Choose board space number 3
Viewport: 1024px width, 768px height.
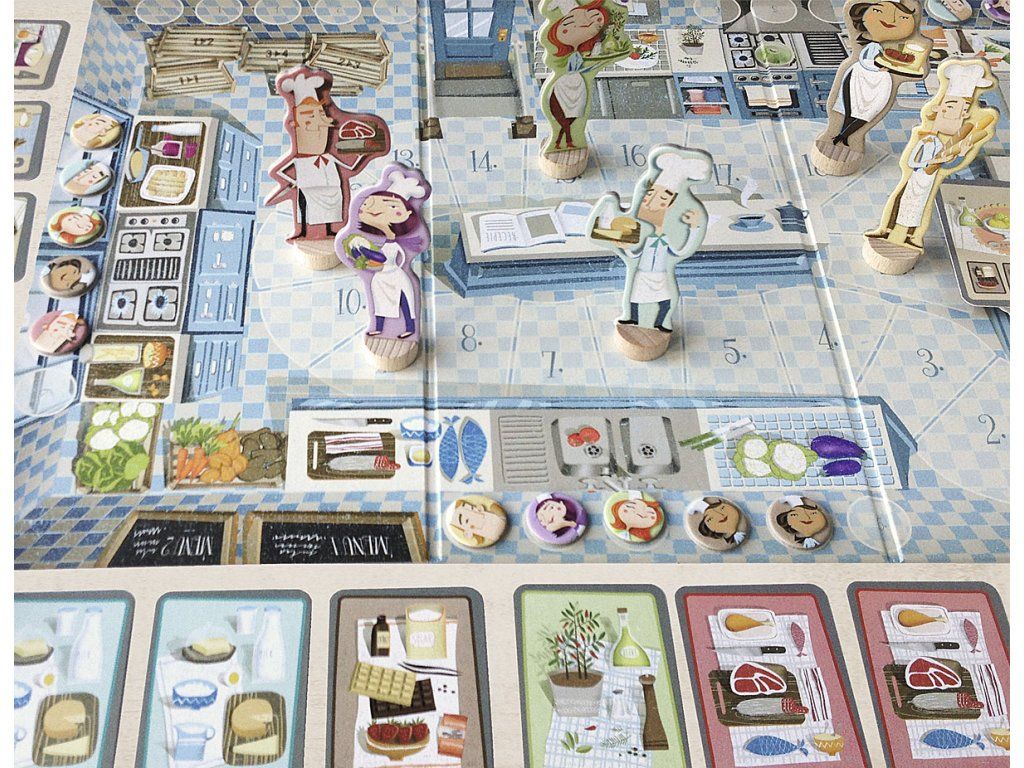[x=929, y=362]
